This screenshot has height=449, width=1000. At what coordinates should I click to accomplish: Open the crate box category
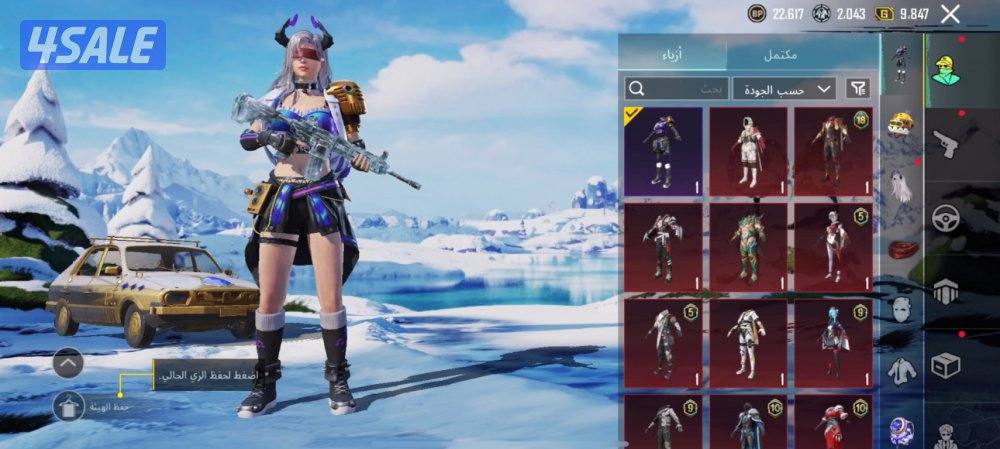tap(945, 366)
